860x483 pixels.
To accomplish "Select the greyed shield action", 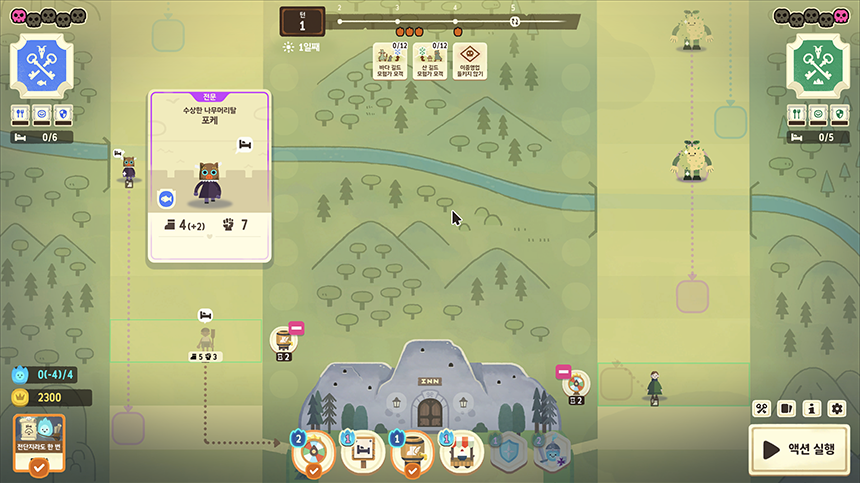I will 509,452.
